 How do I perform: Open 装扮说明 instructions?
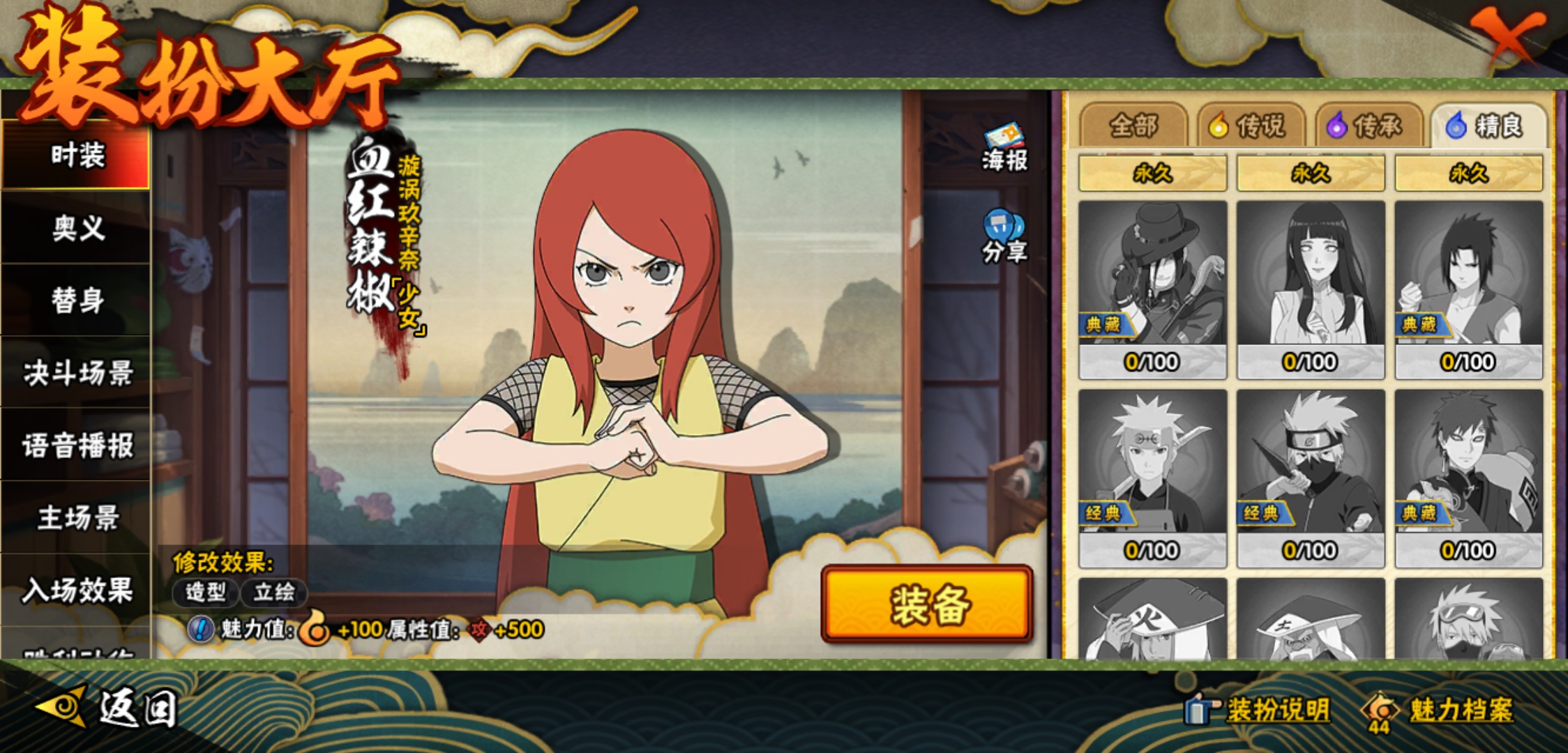(1259, 710)
